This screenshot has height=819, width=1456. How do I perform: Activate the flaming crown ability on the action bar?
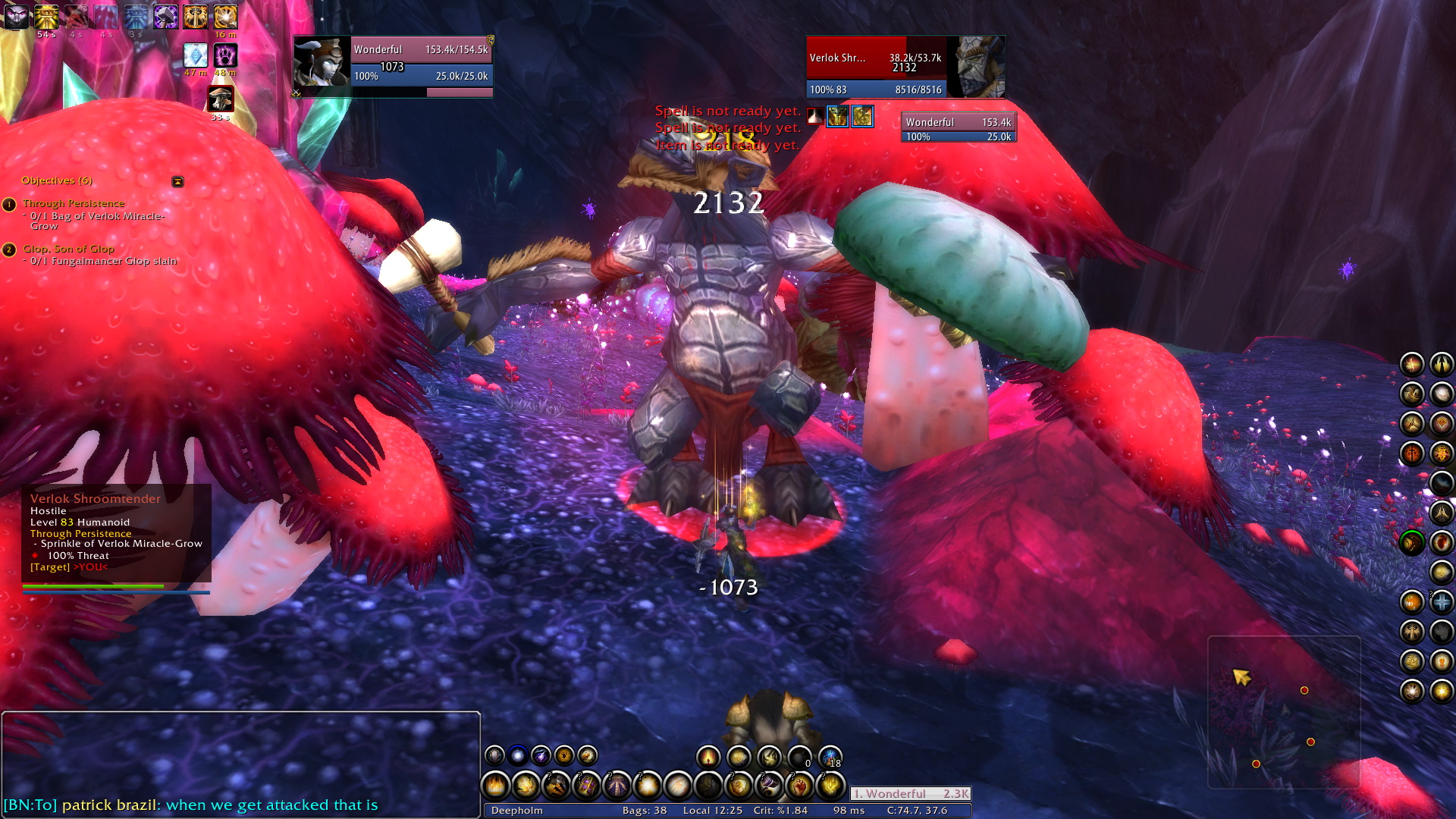495,785
